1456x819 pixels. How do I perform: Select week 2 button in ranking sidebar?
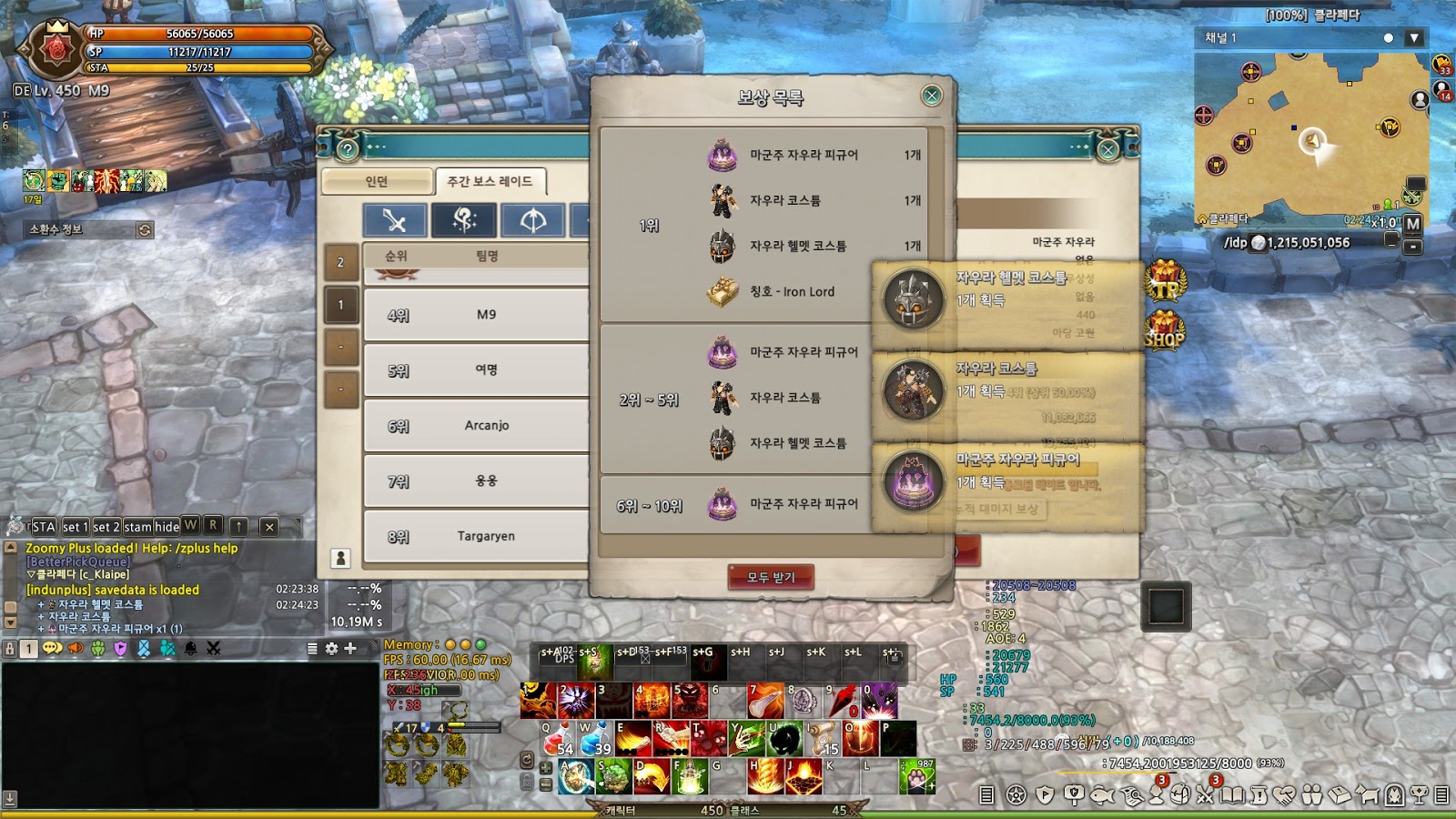pyautogui.click(x=340, y=262)
